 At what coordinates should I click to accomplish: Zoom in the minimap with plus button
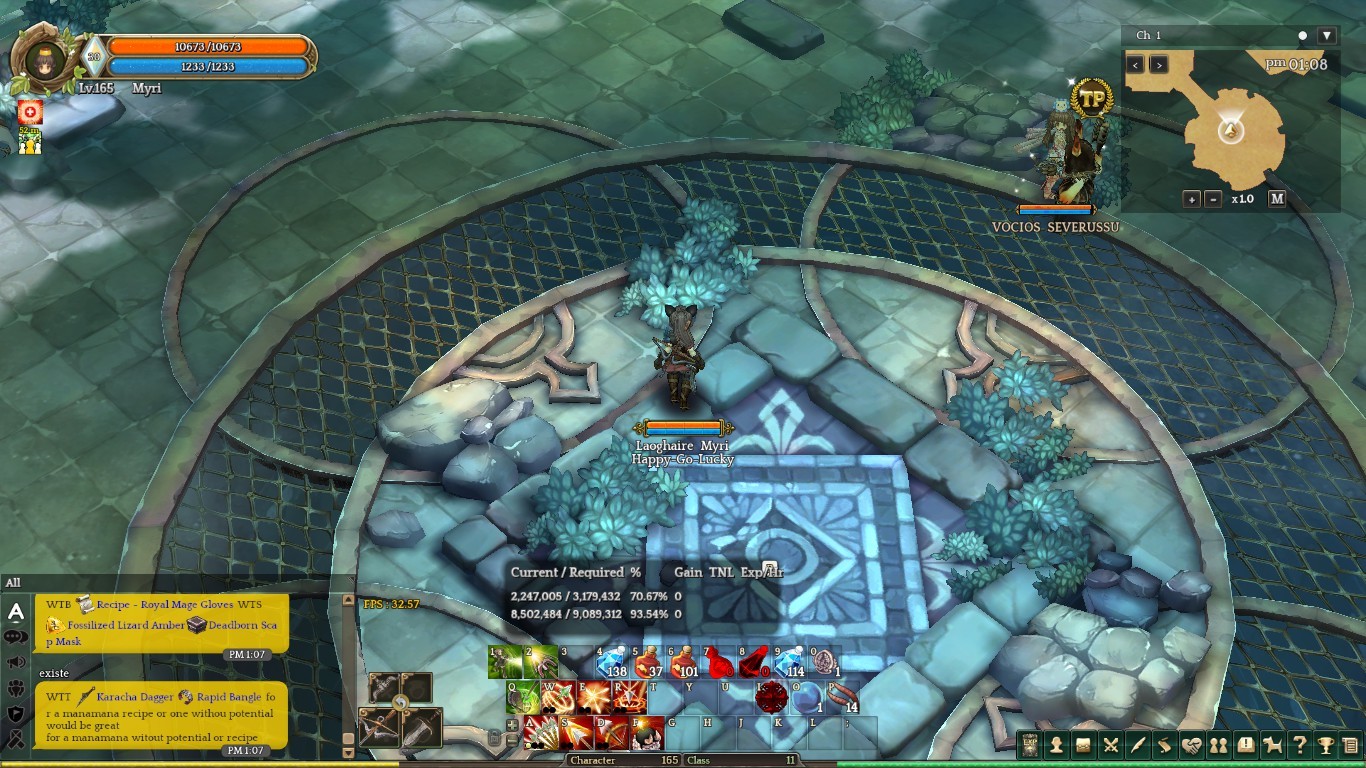(1192, 199)
